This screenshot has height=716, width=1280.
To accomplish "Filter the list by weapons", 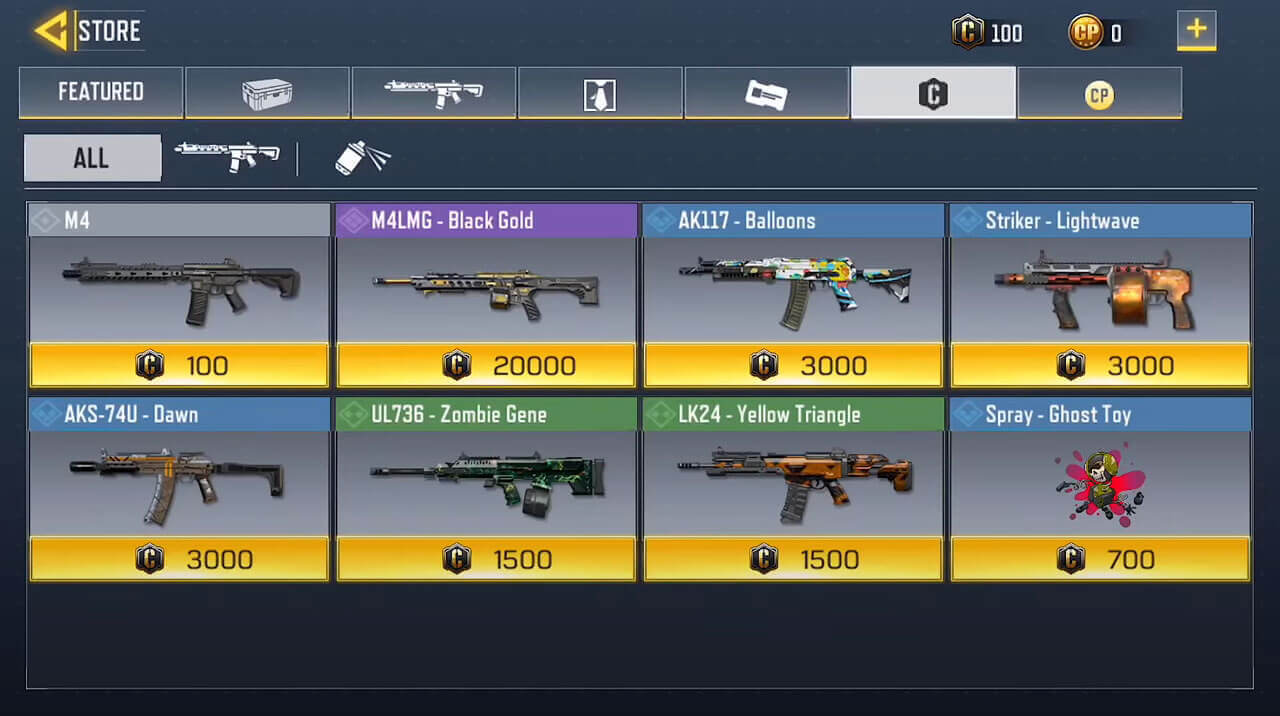I will pos(227,157).
